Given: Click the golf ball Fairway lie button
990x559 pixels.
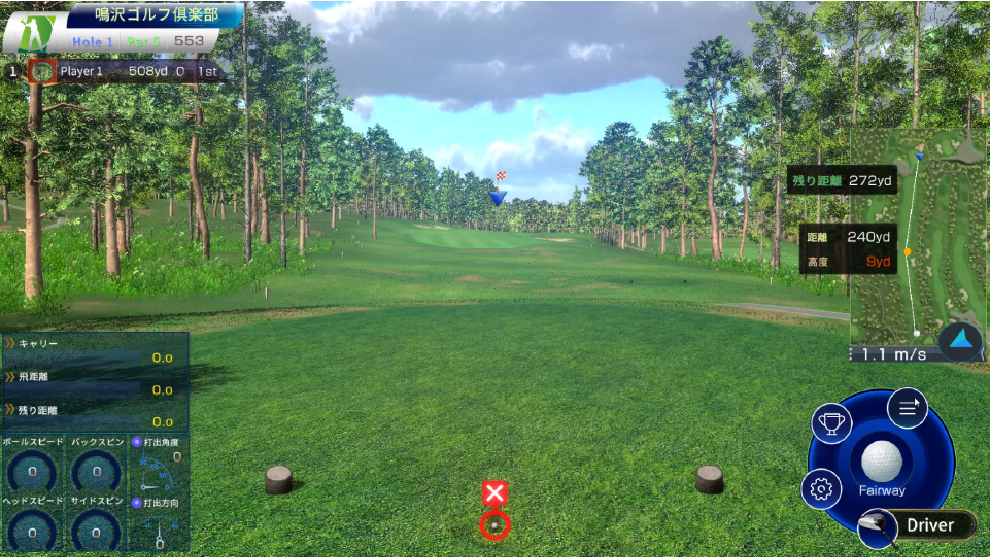Looking at the screenshot, I should (x=881, y=465).
